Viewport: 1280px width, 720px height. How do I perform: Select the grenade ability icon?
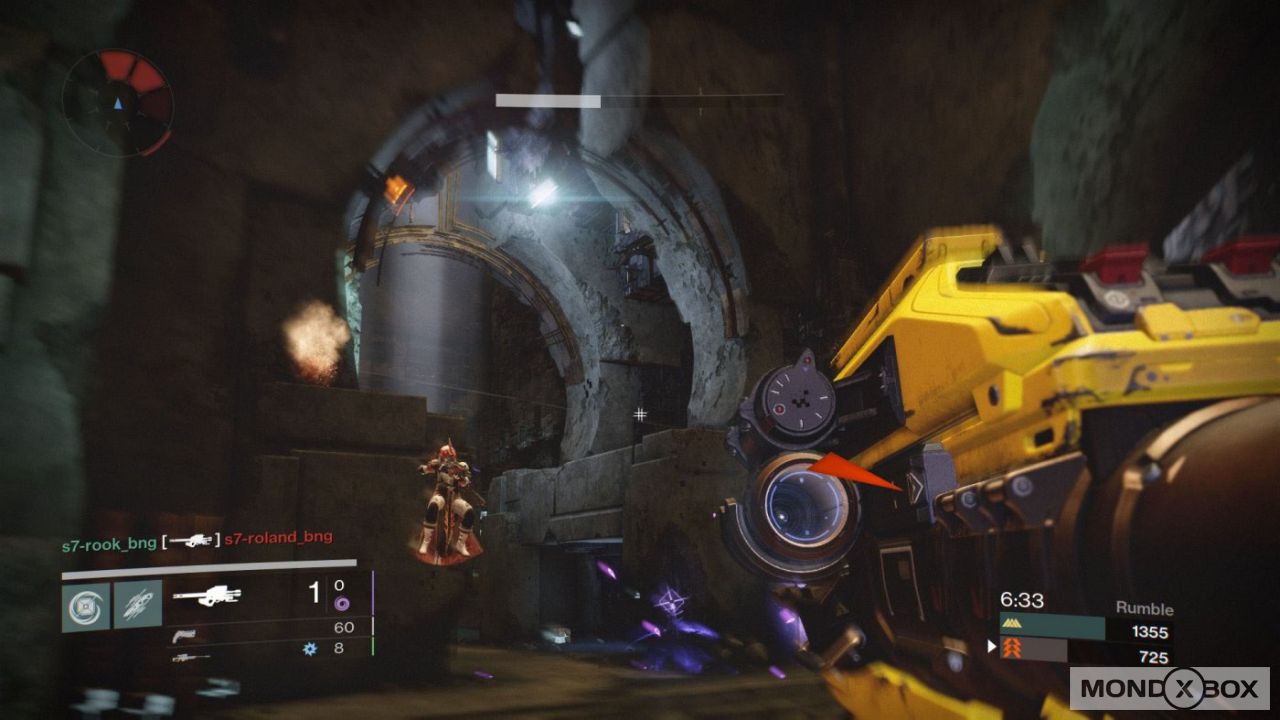click(x=86, y=607)
